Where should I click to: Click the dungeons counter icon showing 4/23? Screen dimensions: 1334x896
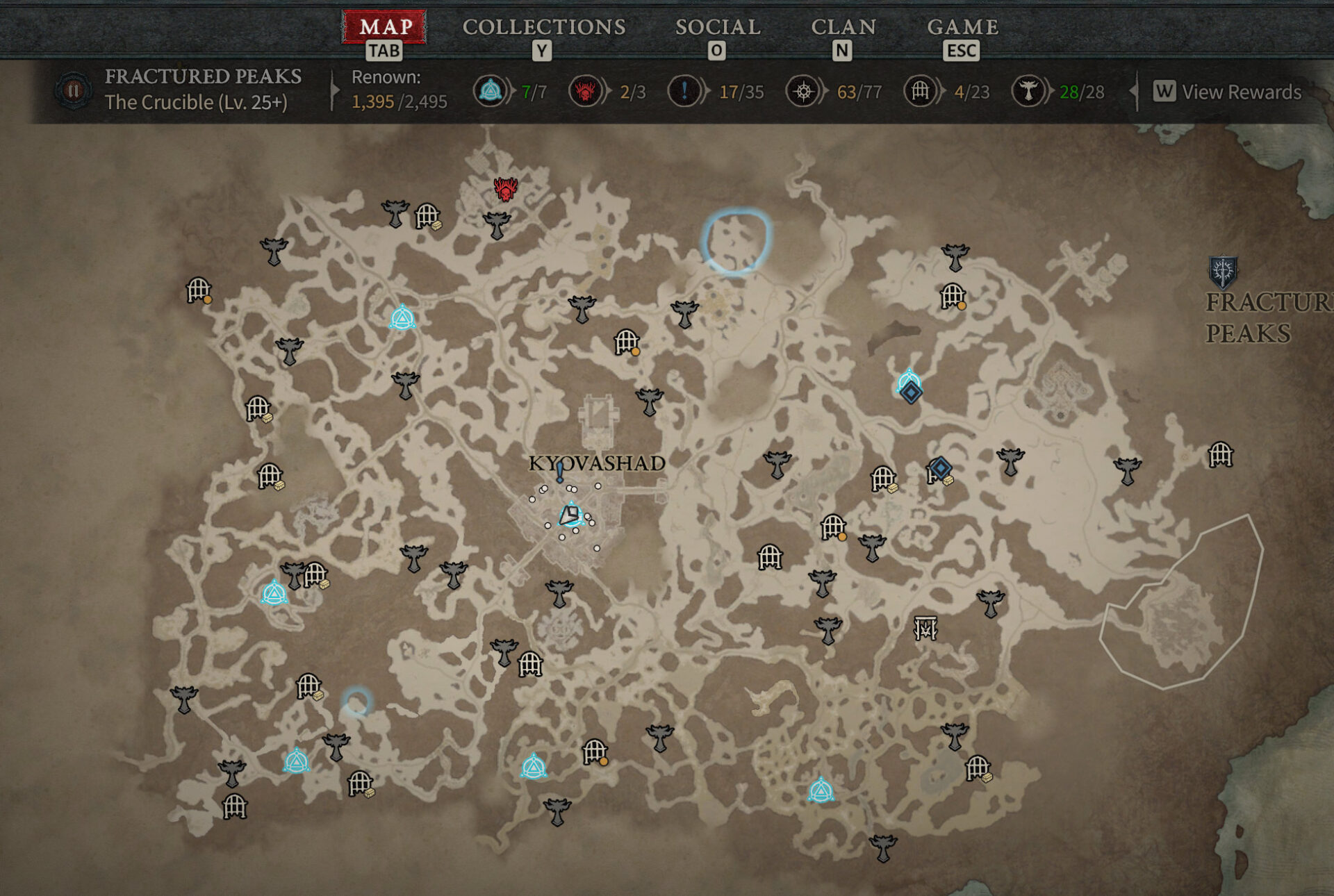[921, 92]
